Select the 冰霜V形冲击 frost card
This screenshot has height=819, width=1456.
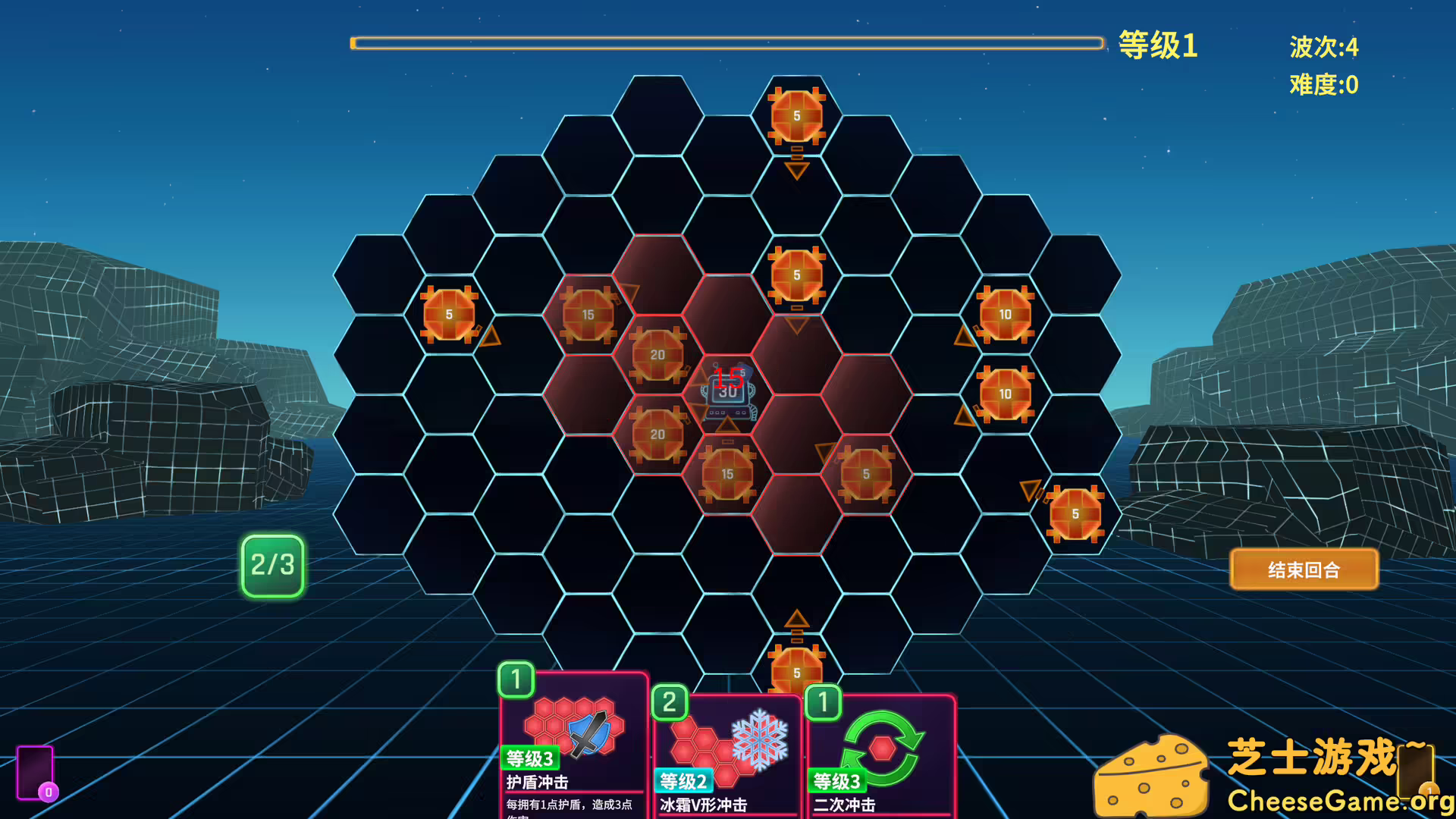726,758
